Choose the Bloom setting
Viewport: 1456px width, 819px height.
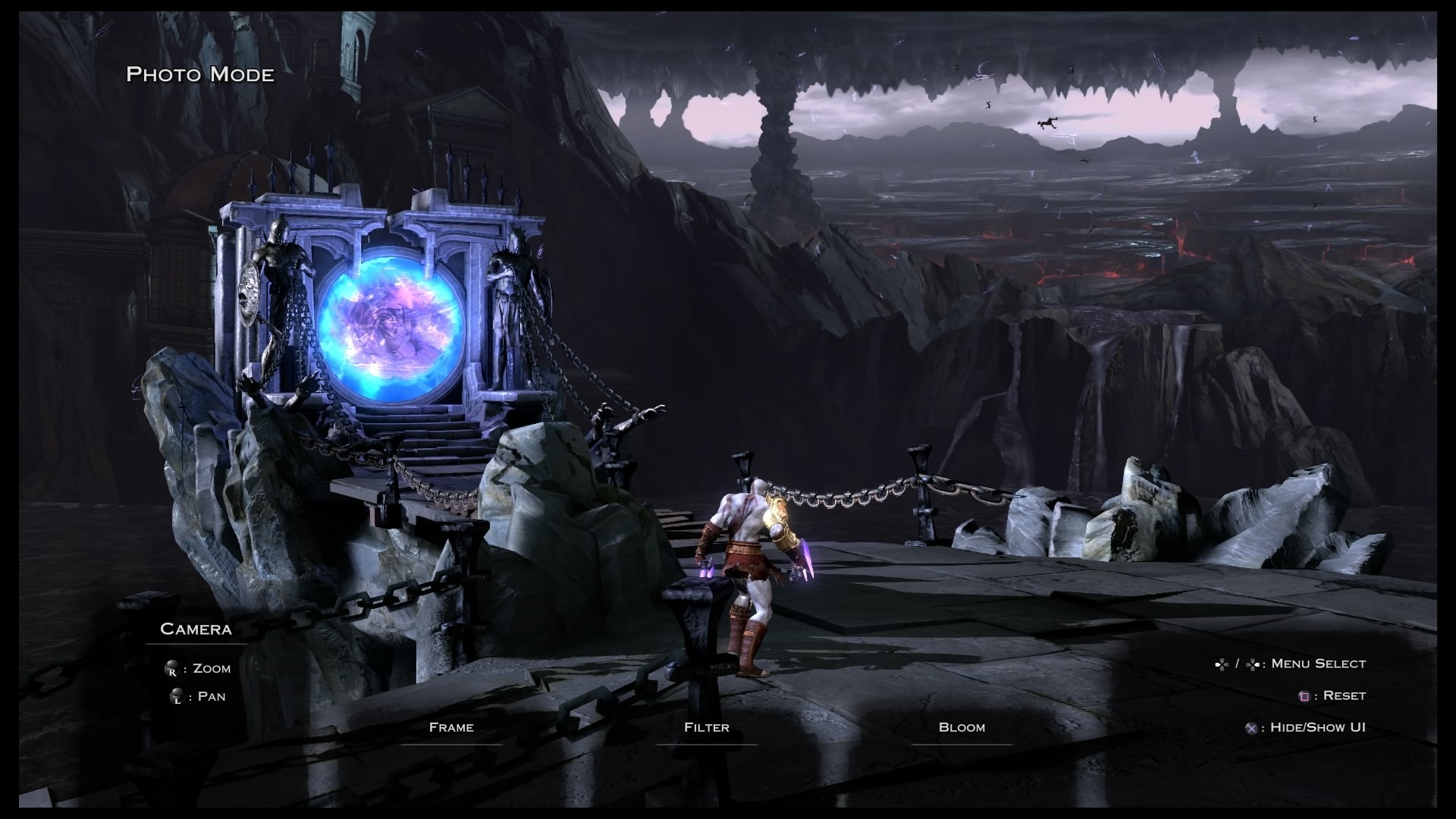[x=962, y=727]
